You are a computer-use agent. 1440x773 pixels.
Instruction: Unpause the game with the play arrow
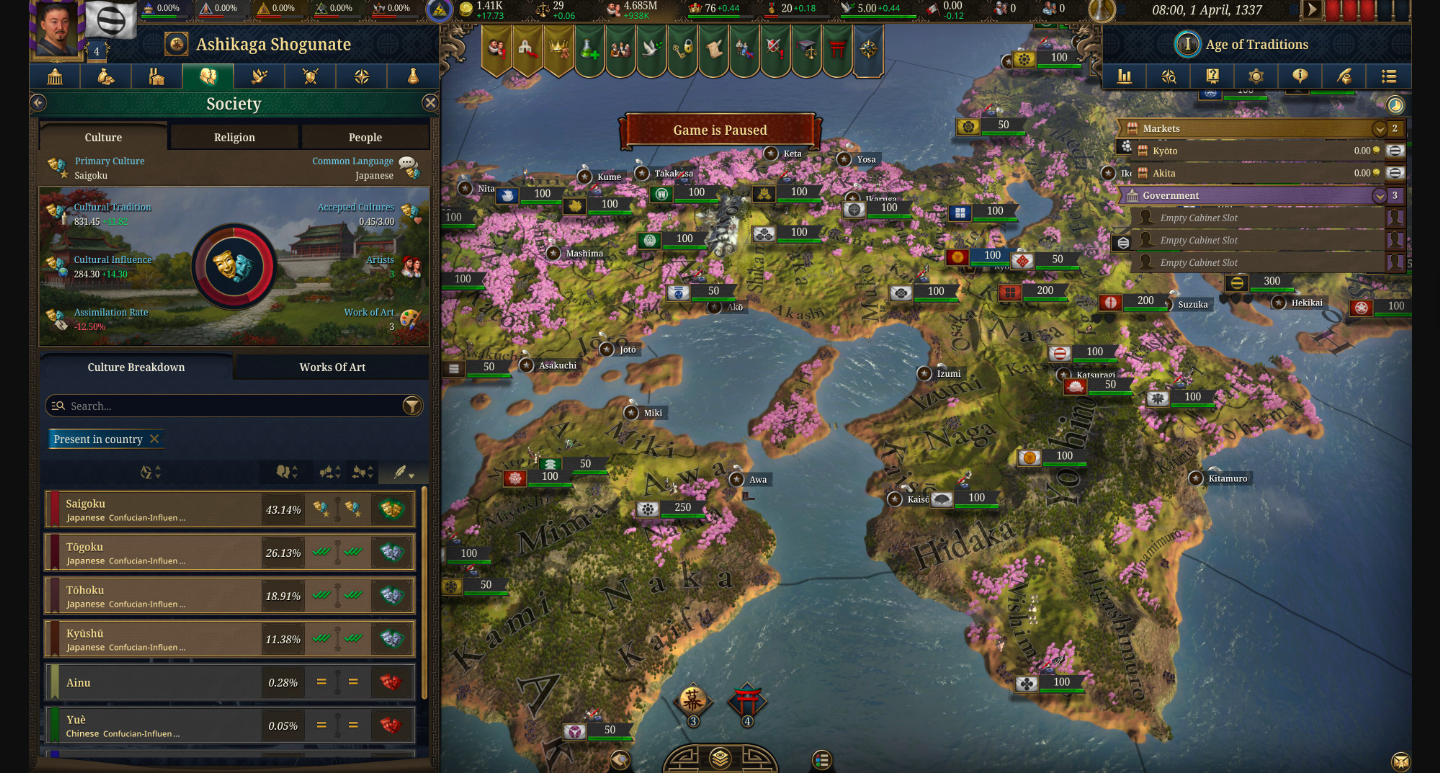click(x=1312, y=9)
